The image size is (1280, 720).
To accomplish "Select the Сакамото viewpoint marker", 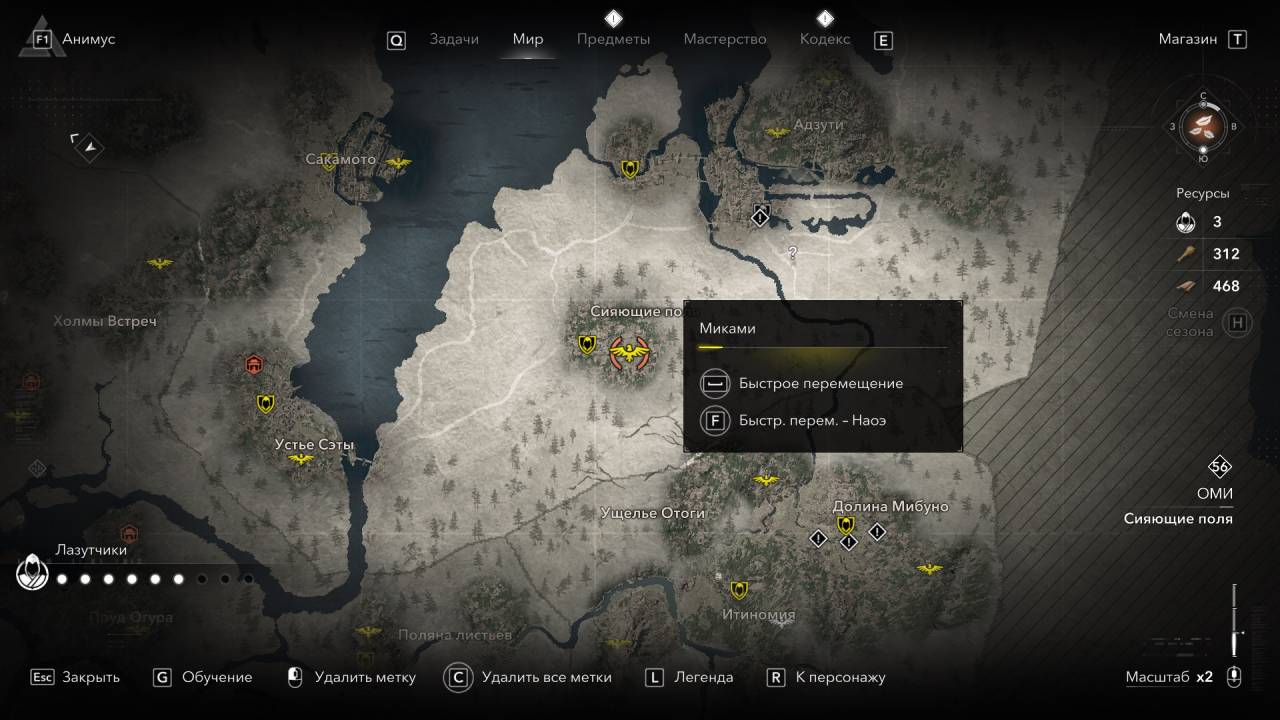I will pyautogui.click(x=398, y=162).
